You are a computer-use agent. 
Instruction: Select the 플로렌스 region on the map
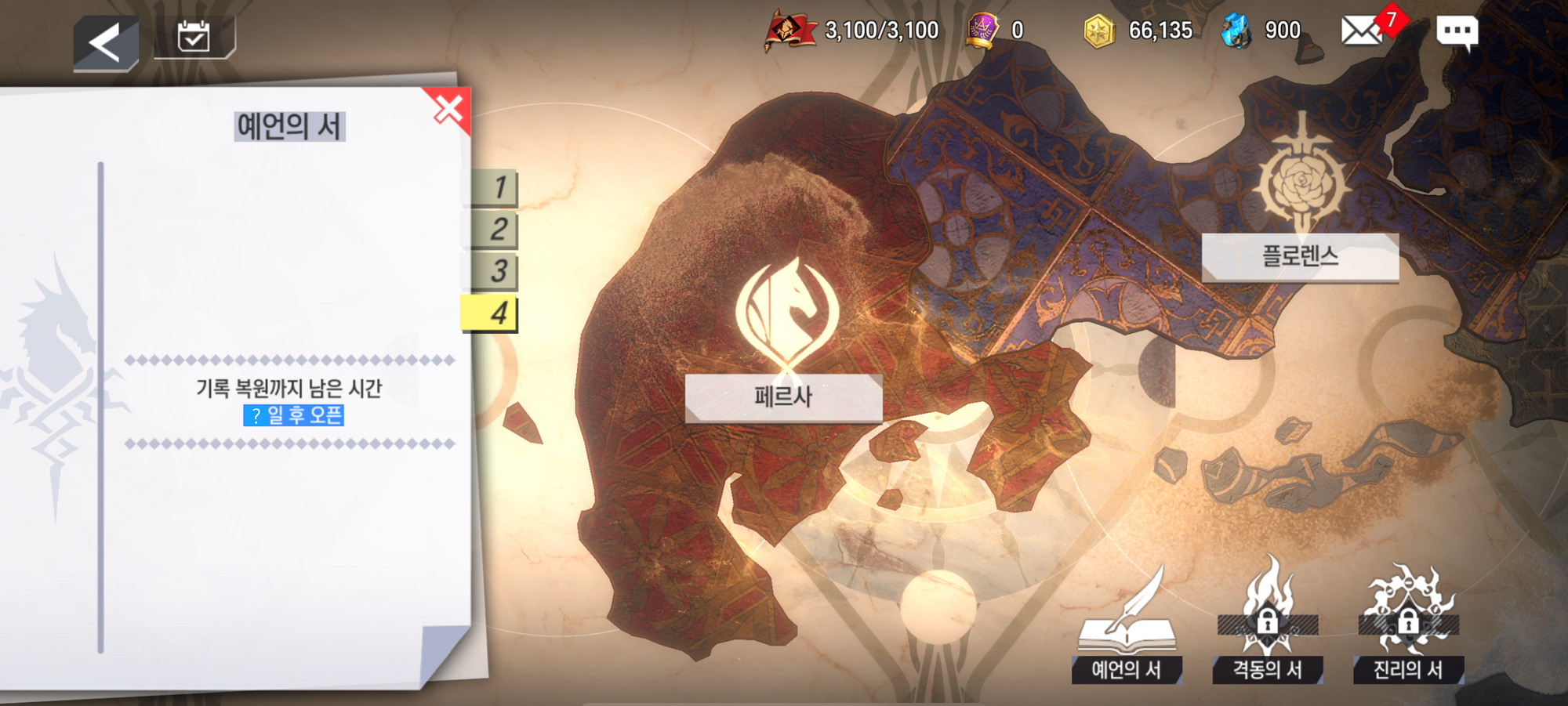click(x=1300, y=256)
